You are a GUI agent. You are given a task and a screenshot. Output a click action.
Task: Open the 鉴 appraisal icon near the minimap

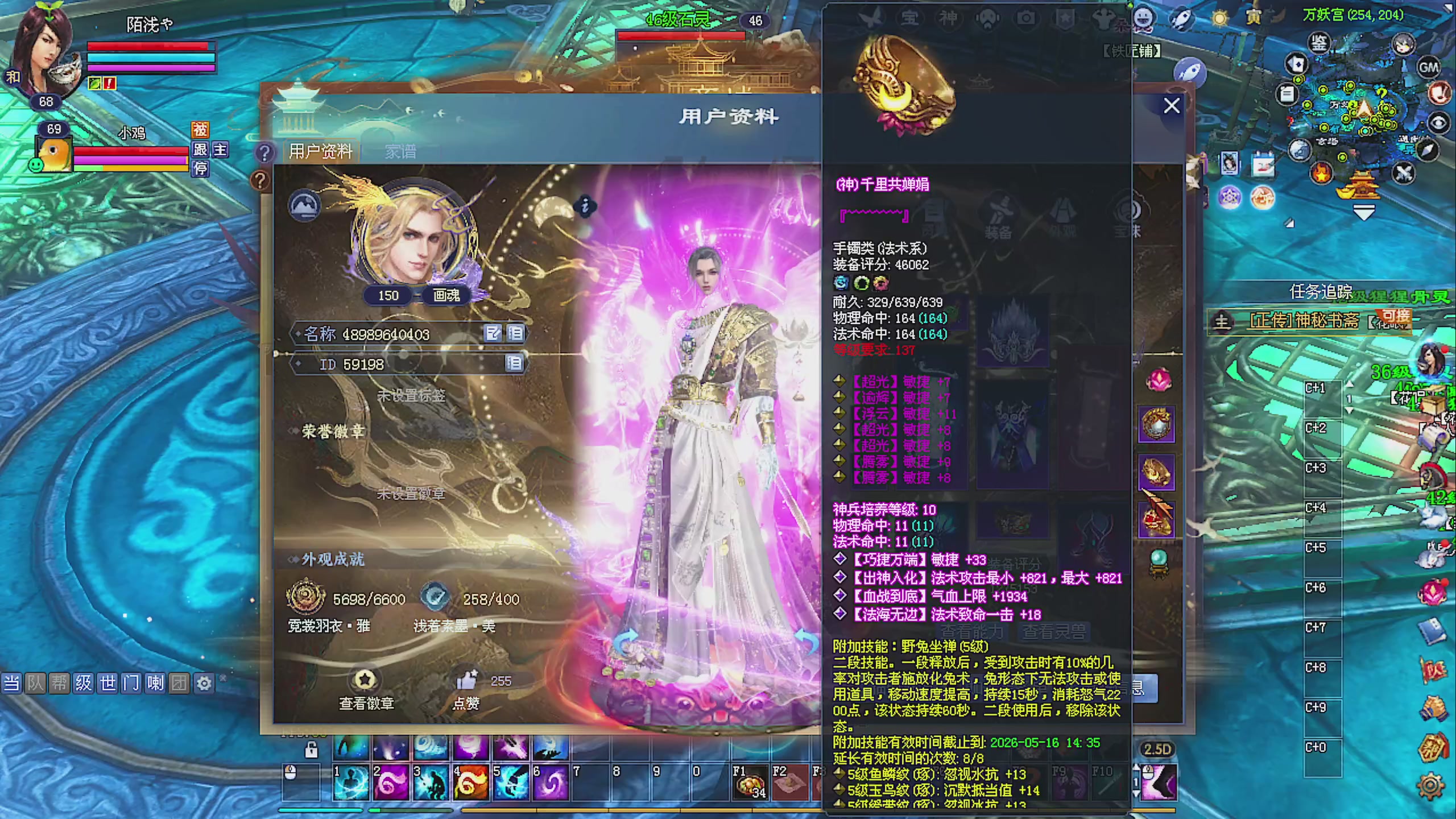click(x=1319, y=43)
